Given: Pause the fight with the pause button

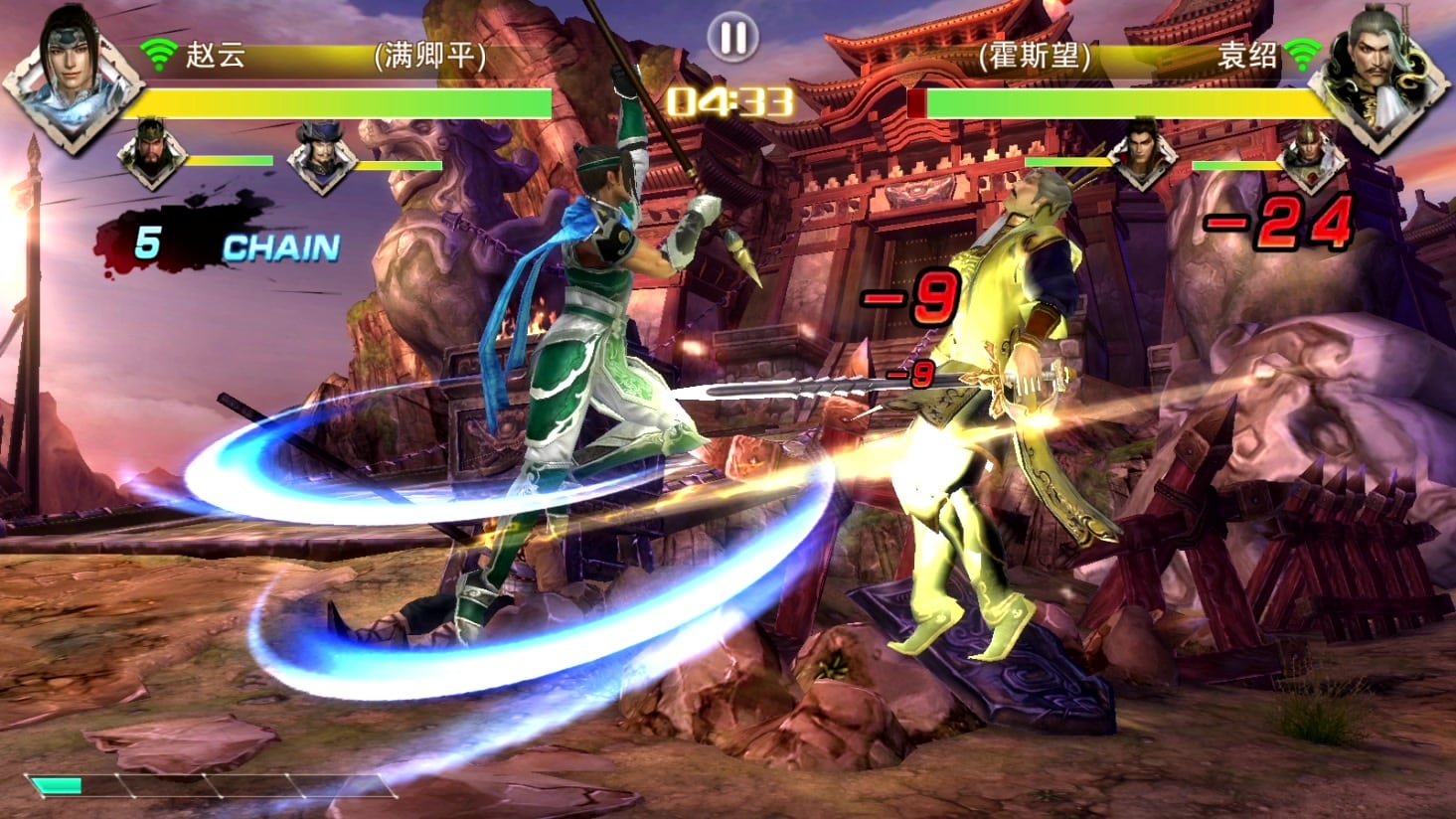Looking at the screenshot, I should (x=732, y=38).
